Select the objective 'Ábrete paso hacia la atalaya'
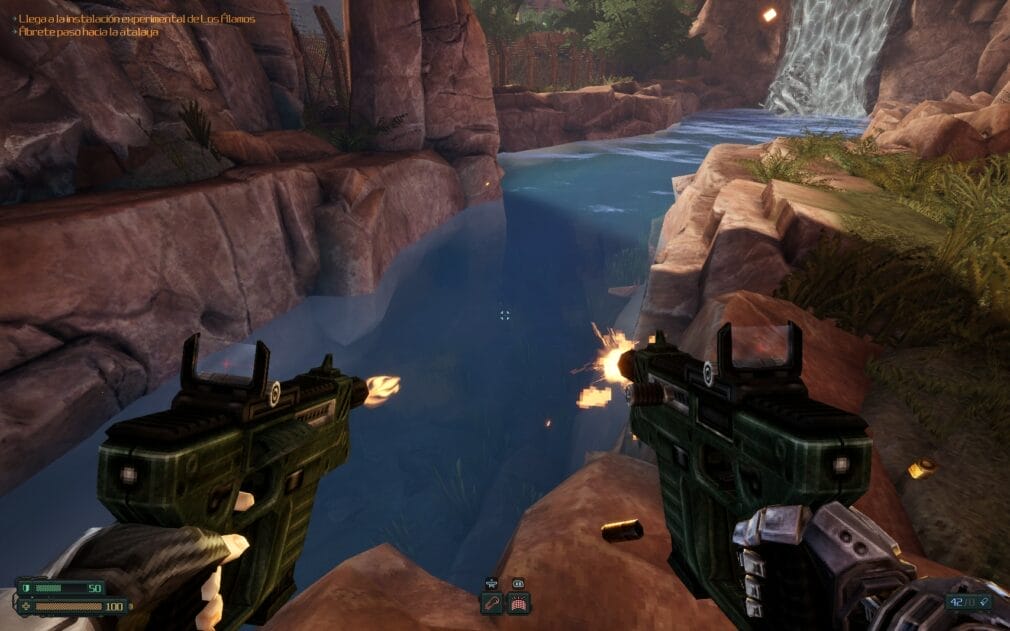The height and width of the screenshot is (631, 1010). (x=89, y=32)
